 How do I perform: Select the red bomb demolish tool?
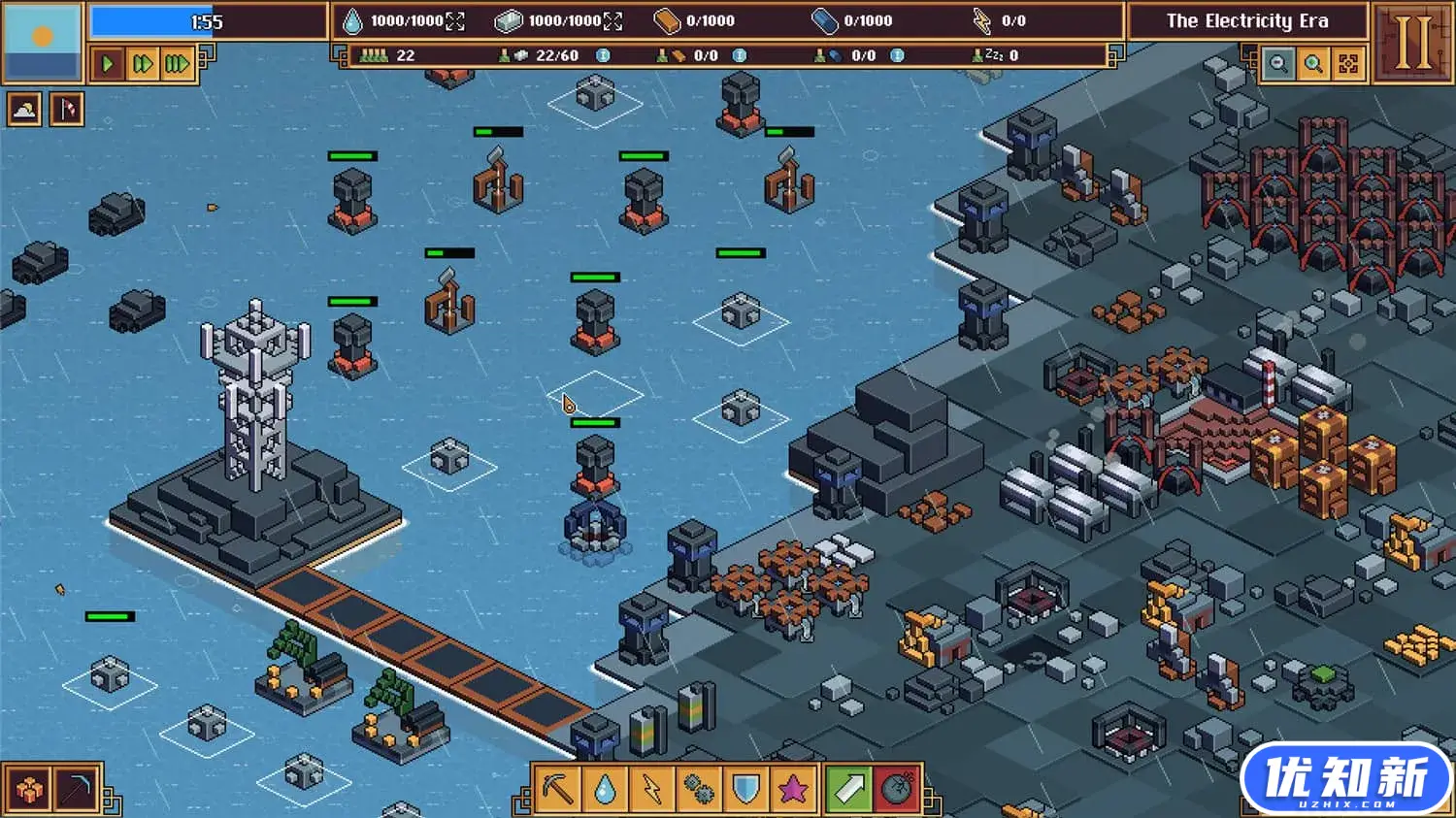click(x=898, y=789)
